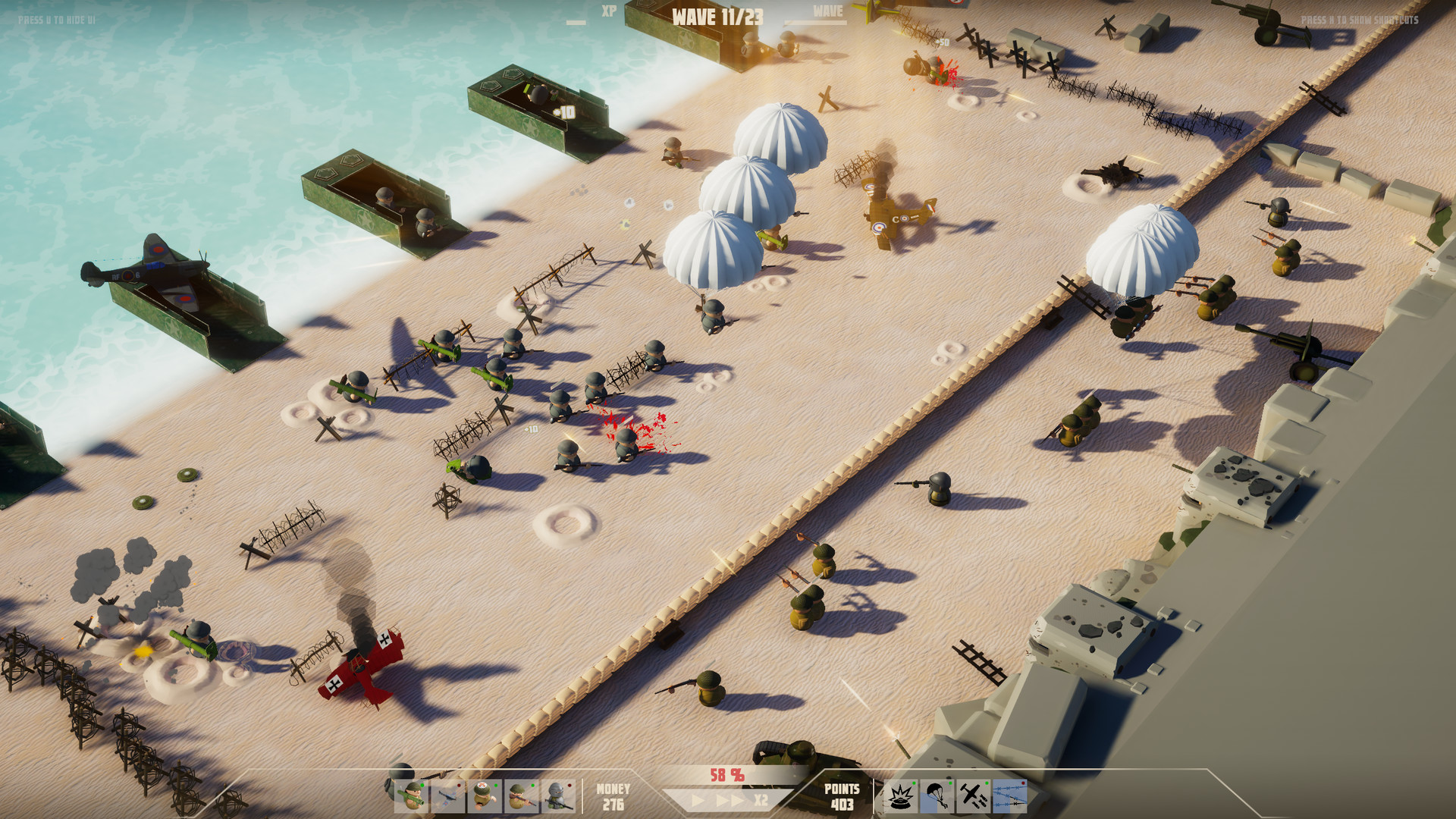1456x819 pixels.
Task: Select the medic unit slot
Action: (484, 797)
